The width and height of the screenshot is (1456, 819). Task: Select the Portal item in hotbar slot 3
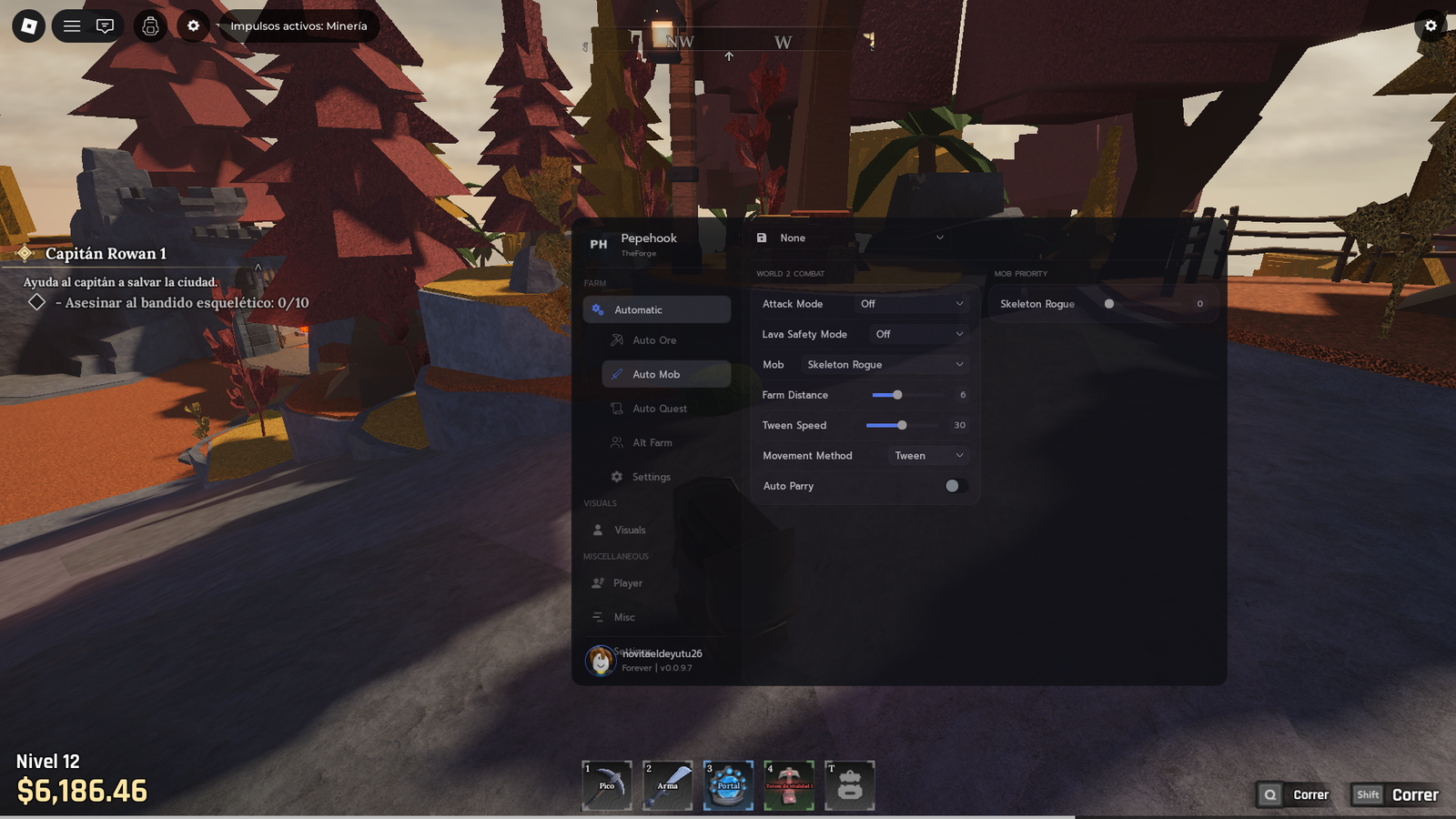point(727,784)
